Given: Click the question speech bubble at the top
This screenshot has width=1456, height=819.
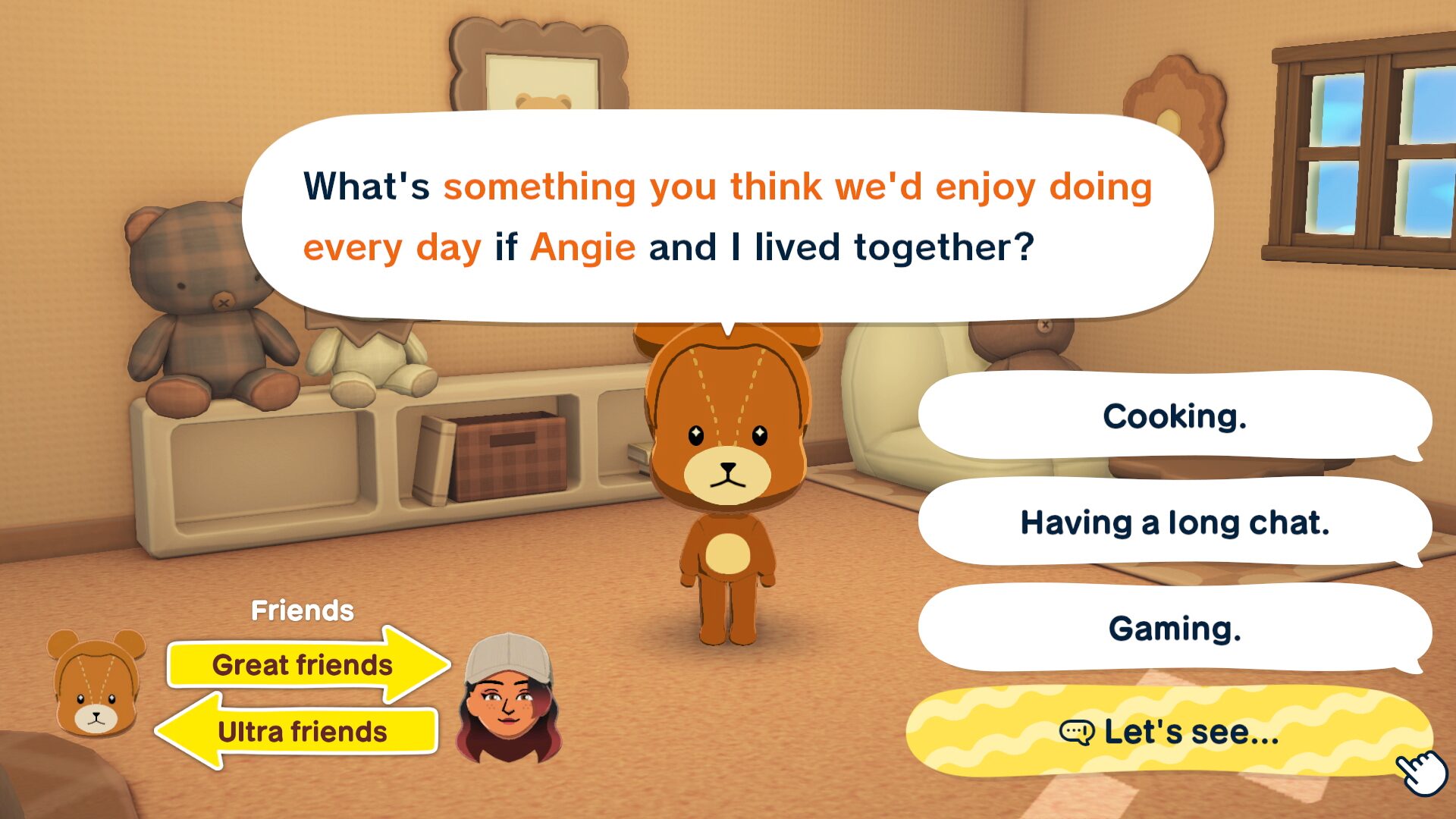Looking at the screenshot, I should (724, 215).
